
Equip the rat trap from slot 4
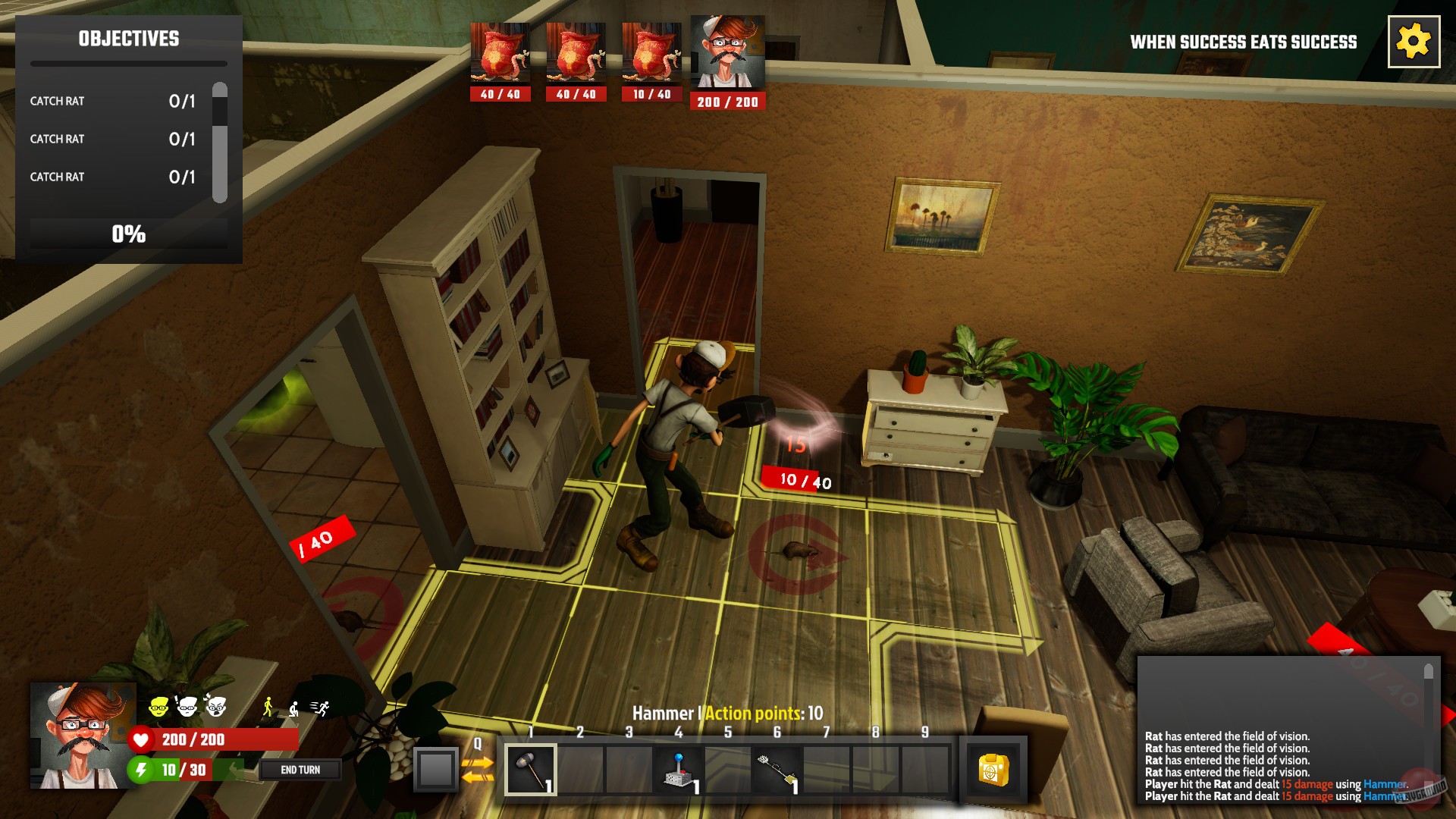pyautogui.click(x=677, y=767)
